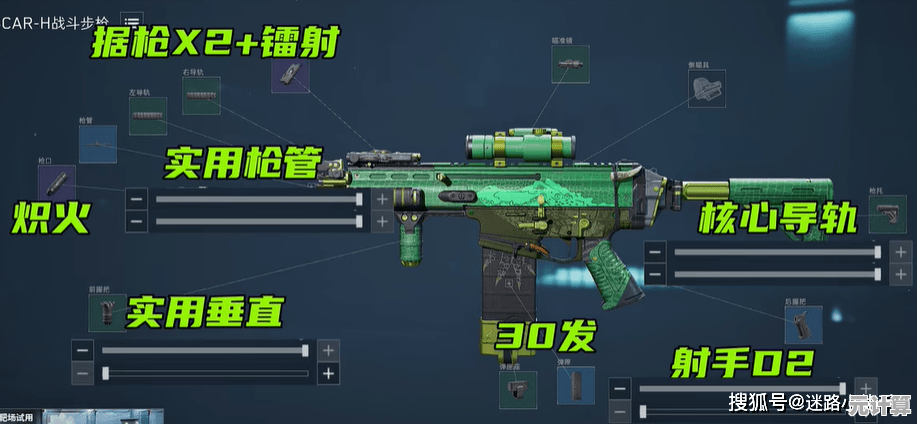
Task: Select the barrel (枪管) attachment slot
Action: click(x=97, y=144)
